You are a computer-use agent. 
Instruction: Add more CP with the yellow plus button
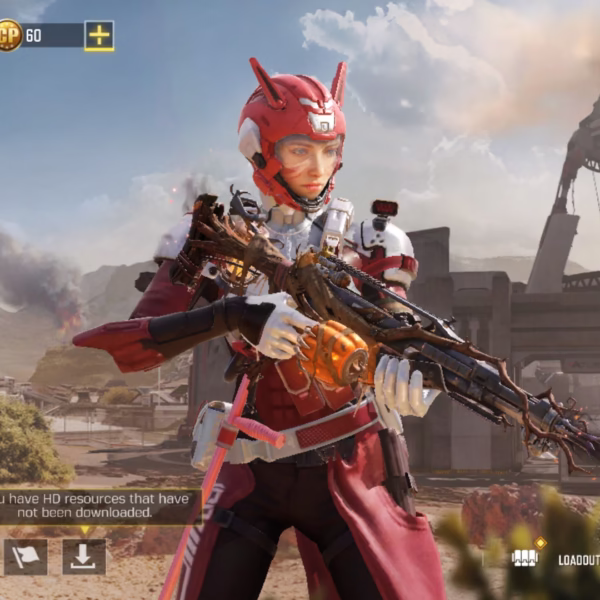pos(98,35)
